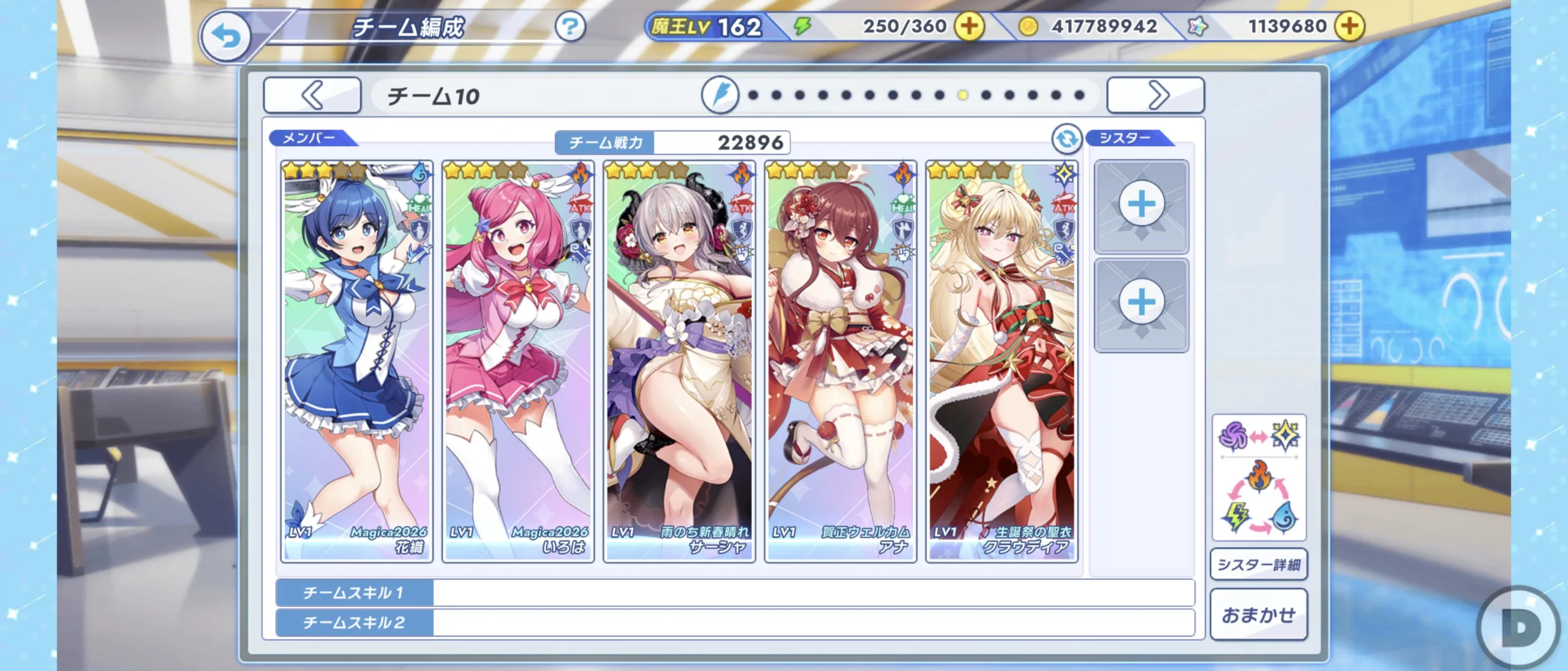This screenshot has width=1568, height=671.
Task: Choose the サーシャ member card
Action: point(679,361)
